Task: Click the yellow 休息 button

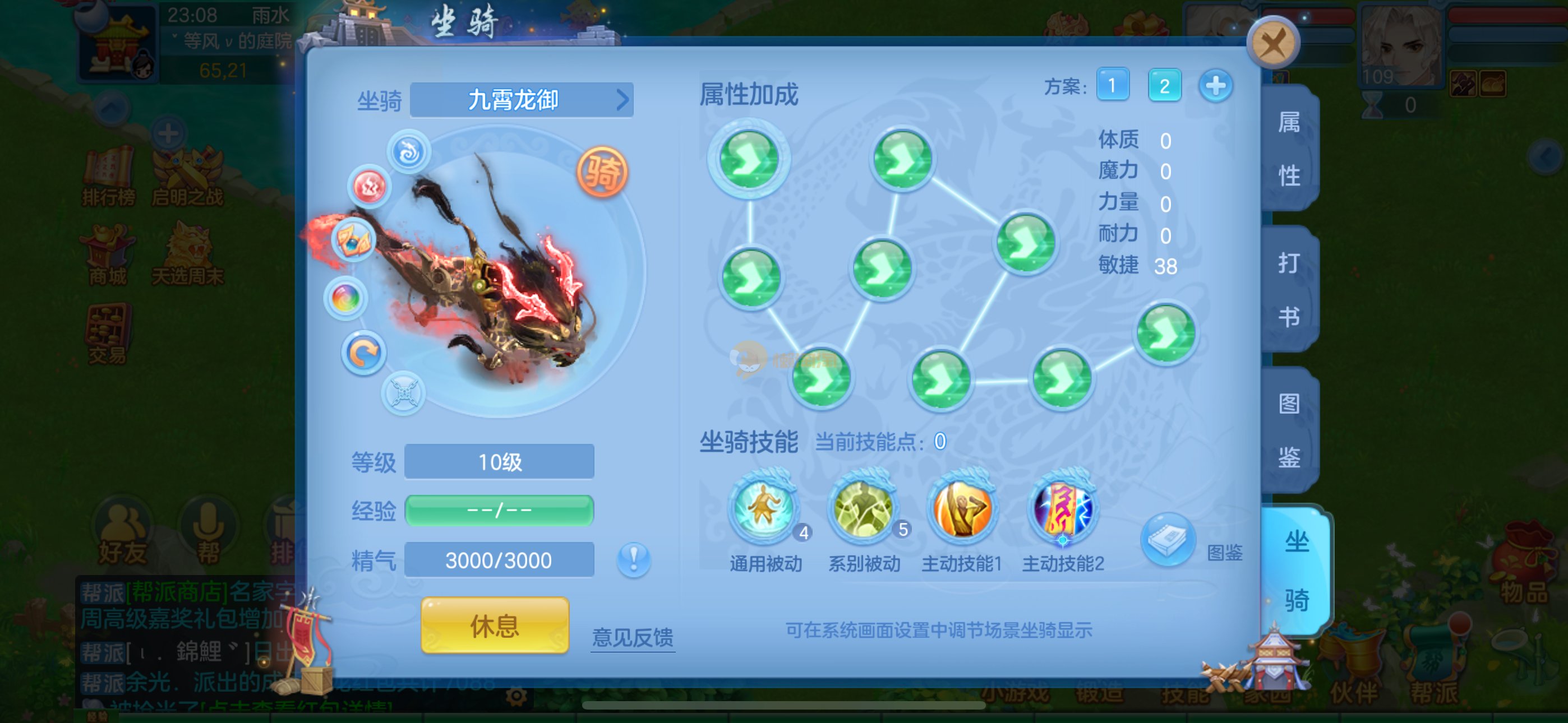Action: click(494, 625)
